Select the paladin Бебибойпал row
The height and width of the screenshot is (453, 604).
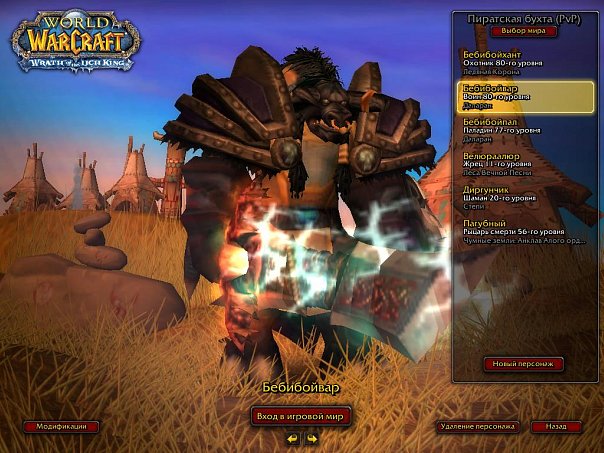point(525,131)
